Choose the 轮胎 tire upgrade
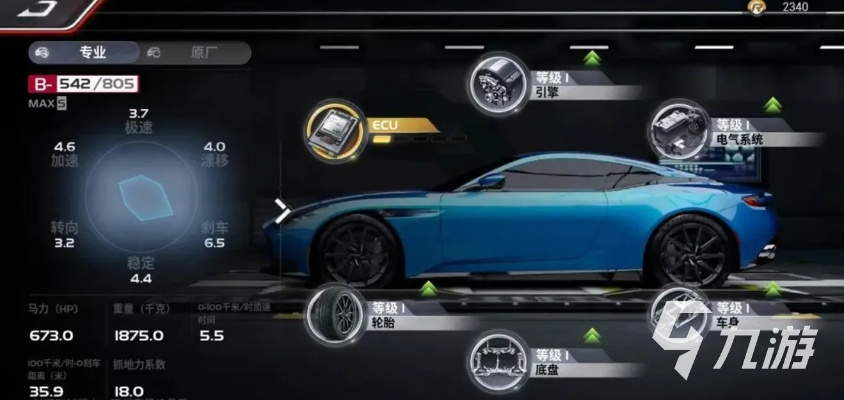Screen dimensions: 844x400 coord(335,313)
